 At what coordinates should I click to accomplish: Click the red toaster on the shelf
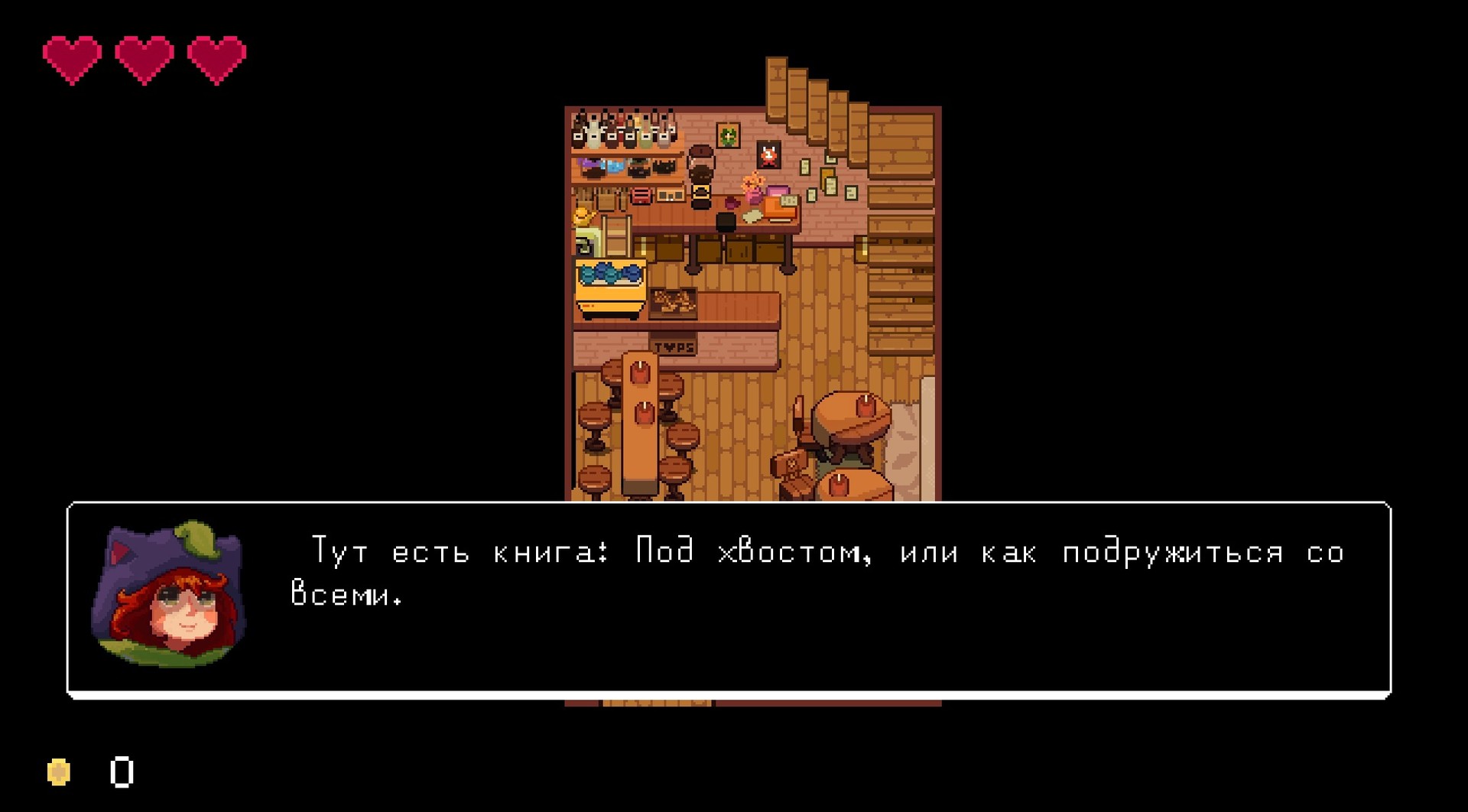pyautogui.click(x=639, y=195)
